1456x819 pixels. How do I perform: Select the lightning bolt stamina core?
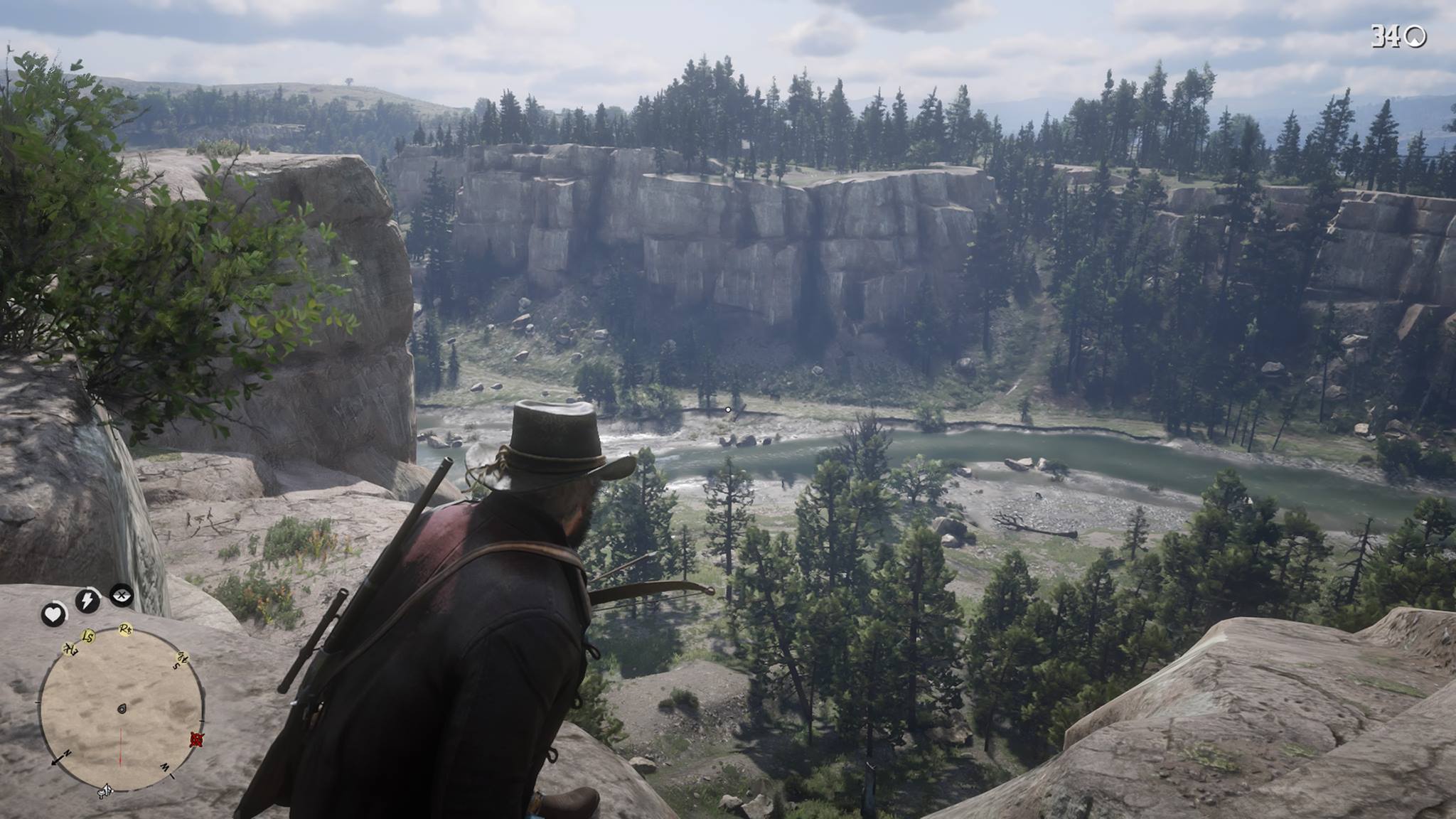tap(87, 601)
